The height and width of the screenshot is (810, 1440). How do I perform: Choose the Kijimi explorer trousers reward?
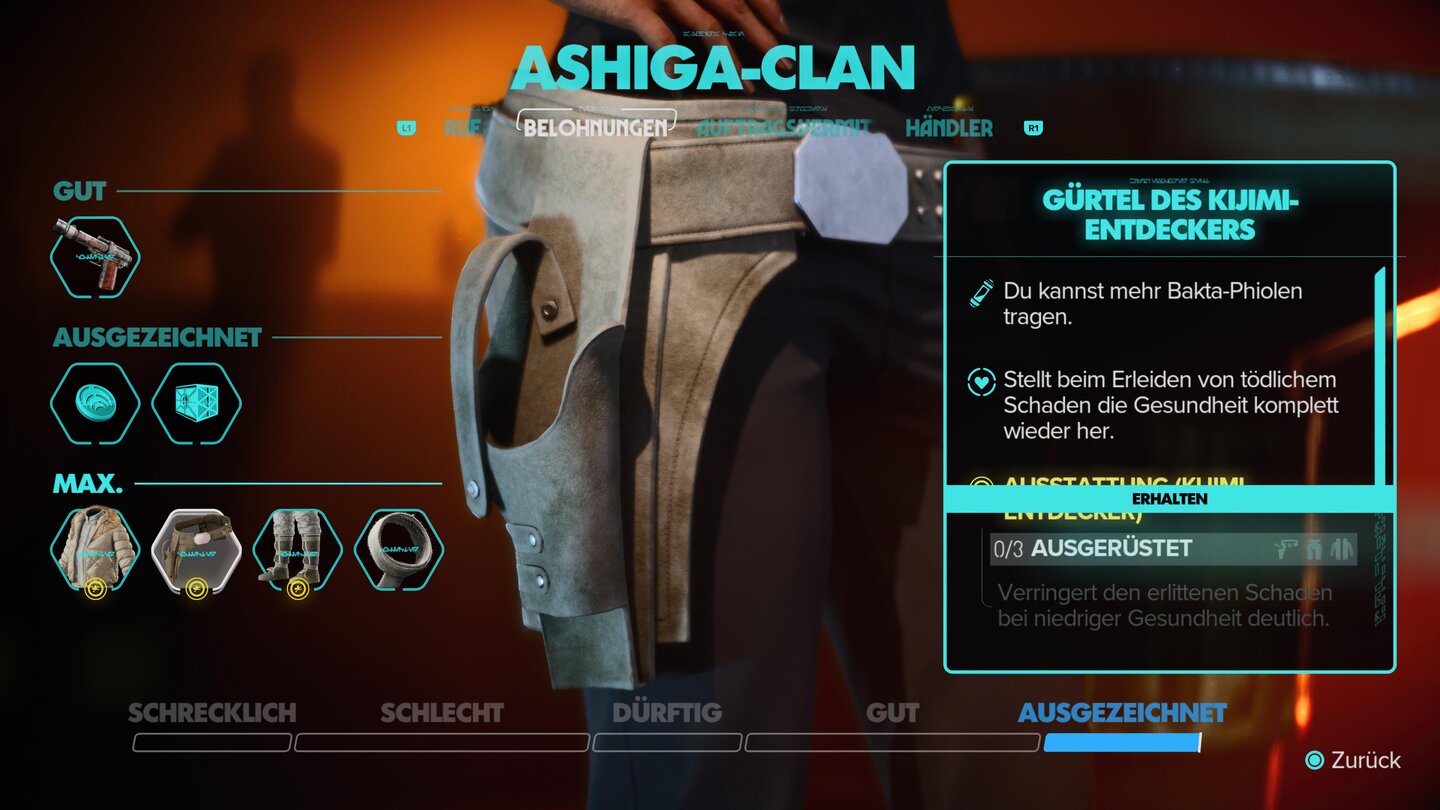297,549
